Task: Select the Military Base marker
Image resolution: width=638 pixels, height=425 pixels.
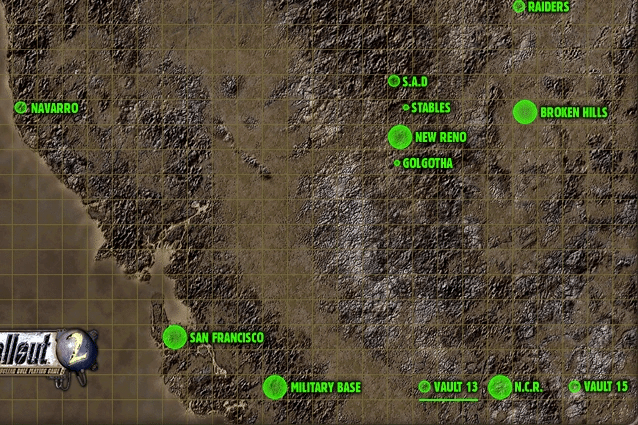Action: point(274,386)
